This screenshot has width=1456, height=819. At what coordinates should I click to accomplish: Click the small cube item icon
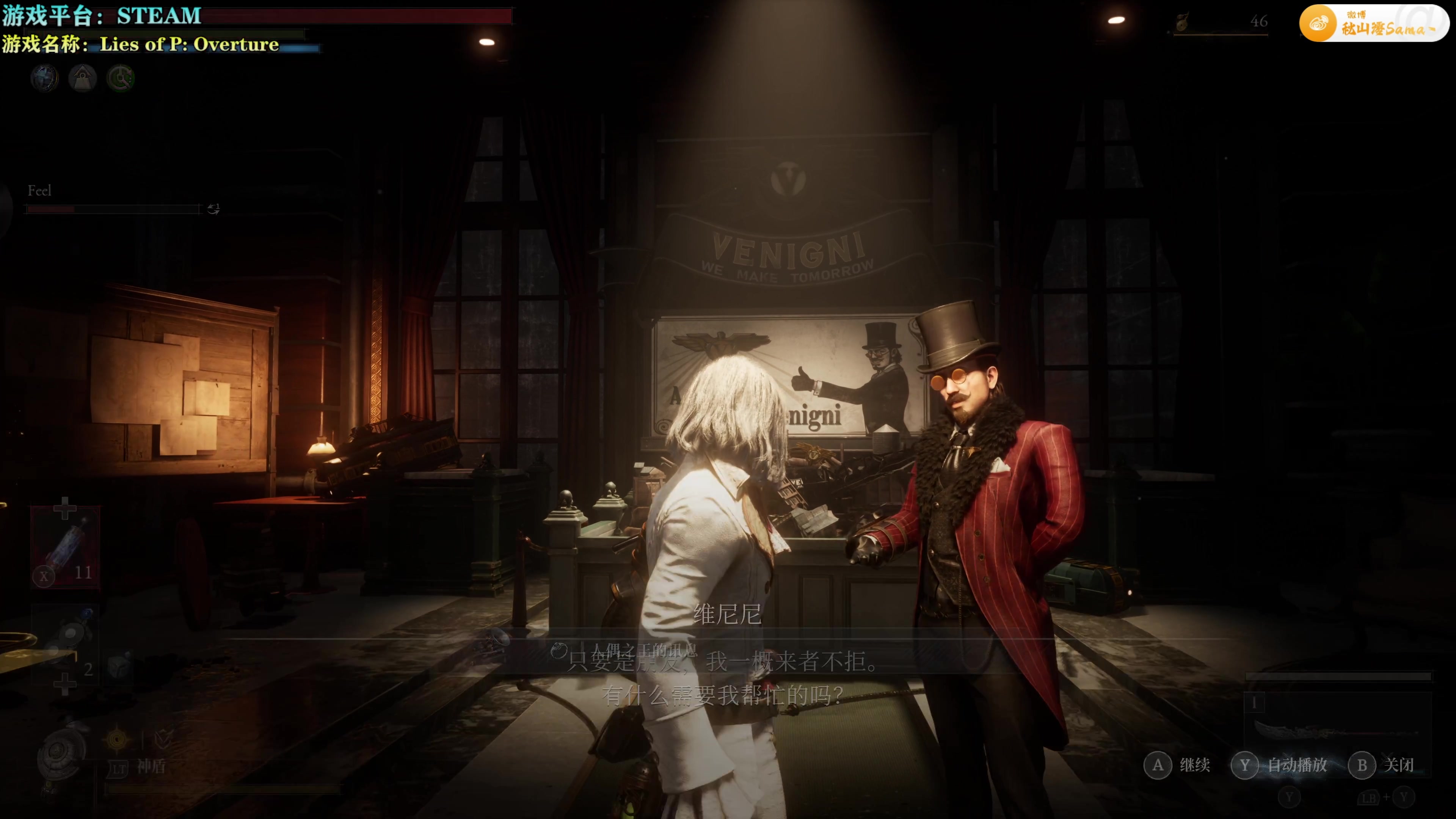(118, 667)
